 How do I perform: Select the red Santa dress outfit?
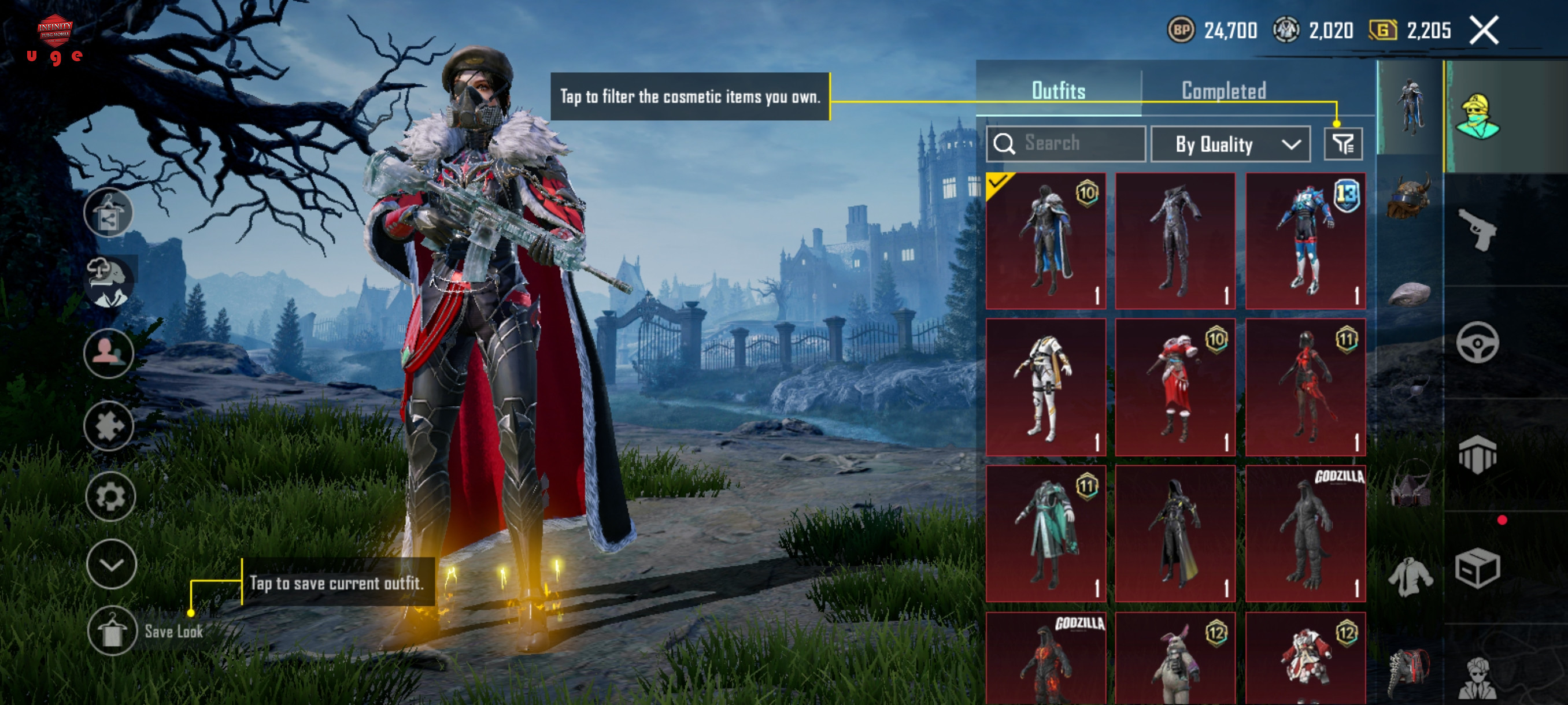coord(1175,387)
